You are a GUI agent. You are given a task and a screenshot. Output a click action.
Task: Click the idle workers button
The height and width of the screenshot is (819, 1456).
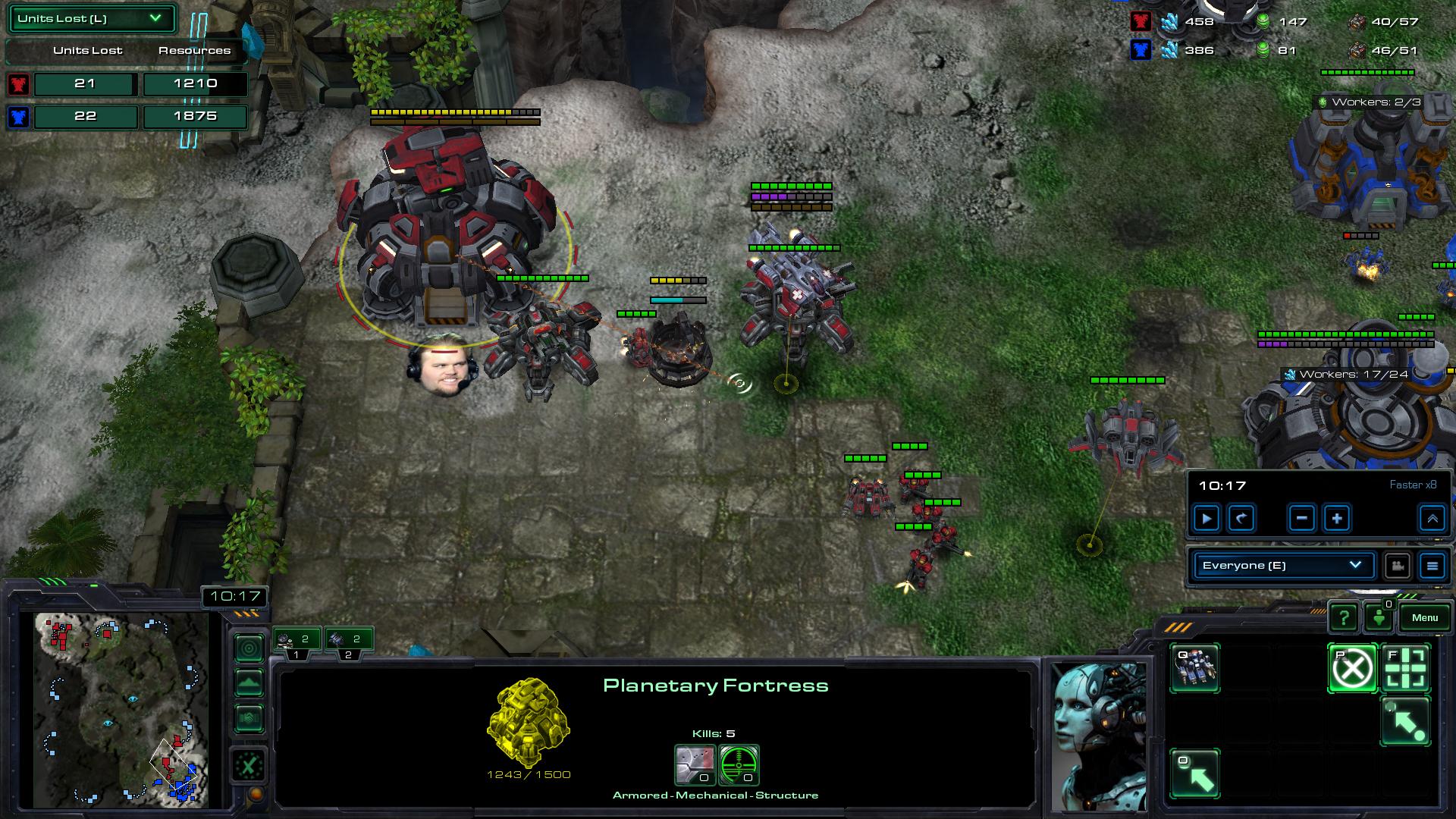pyautogui.click(x=1379, y=618)
